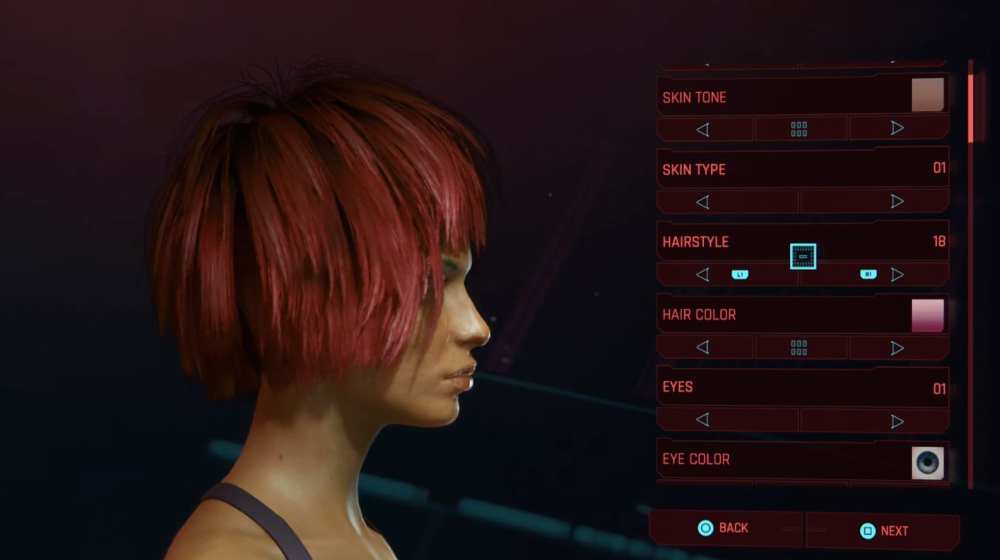Switch to the previous hairstyle

click(x=702, y=274)
